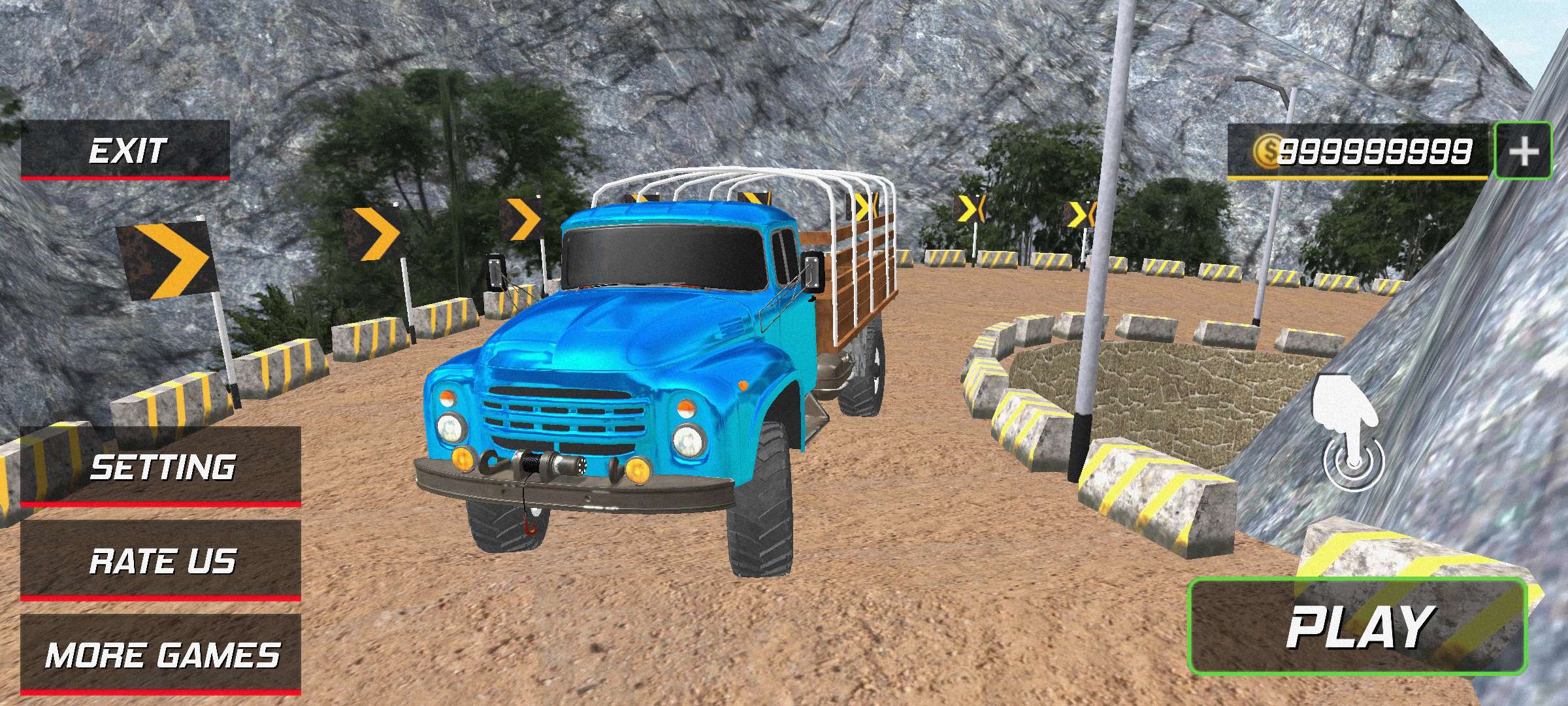The height and width of the screenshot is (706, 1568).
Task: Select the RATE US button
Action: click(161, 561)
